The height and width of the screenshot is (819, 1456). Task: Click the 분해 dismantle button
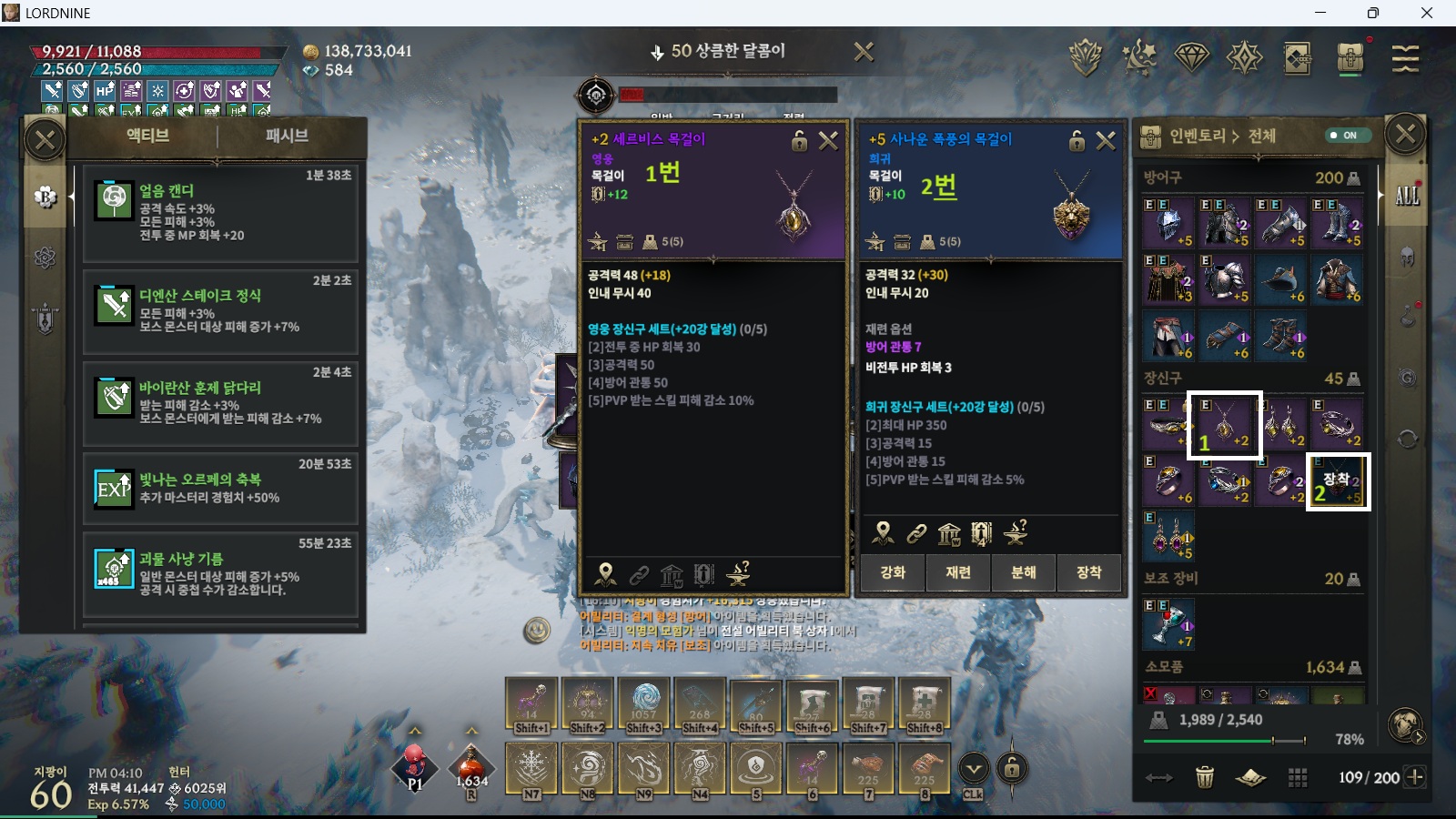point(1024,572)
